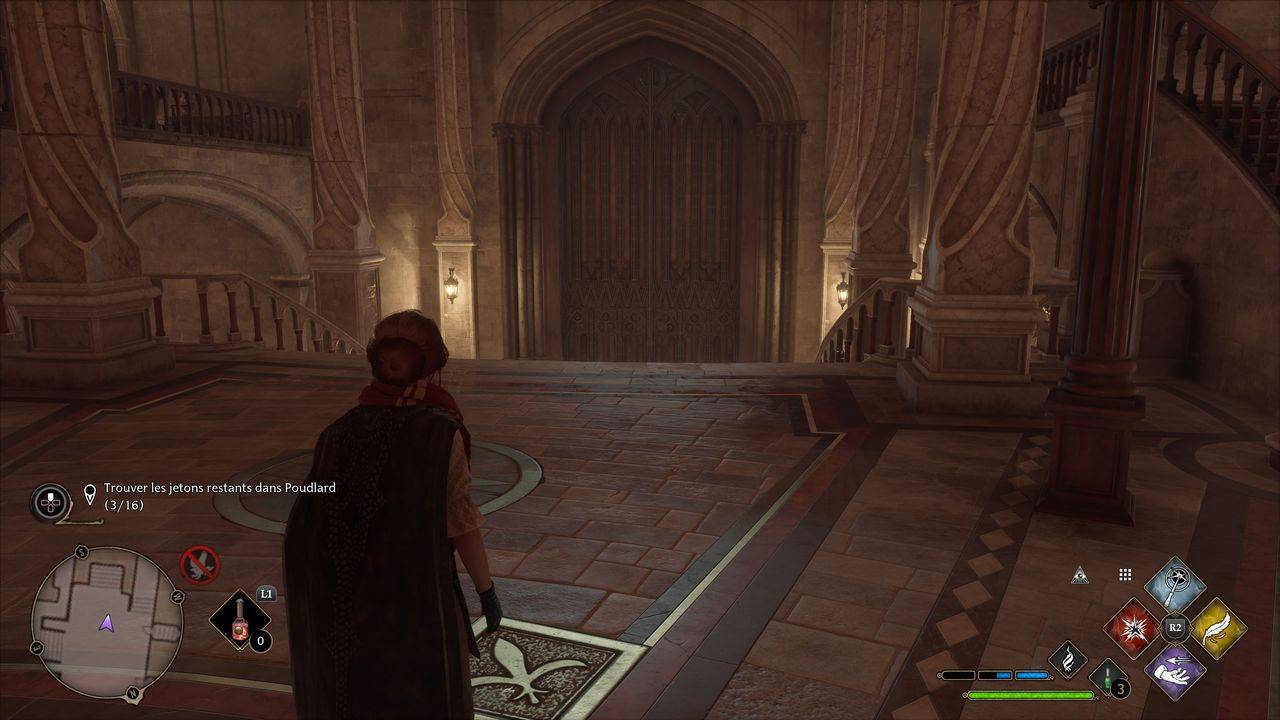Click the d-pad quest tracking icon
The image size is (1280, 720).
pos(50,502)
